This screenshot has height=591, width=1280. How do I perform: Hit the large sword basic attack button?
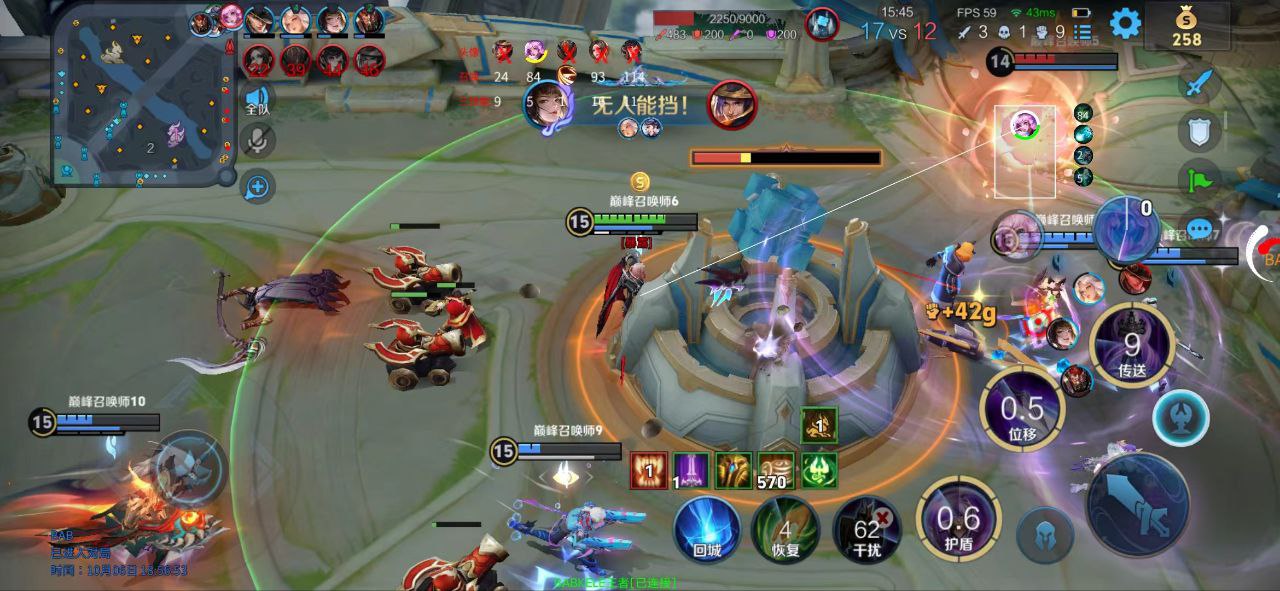tap(1137, 503)
